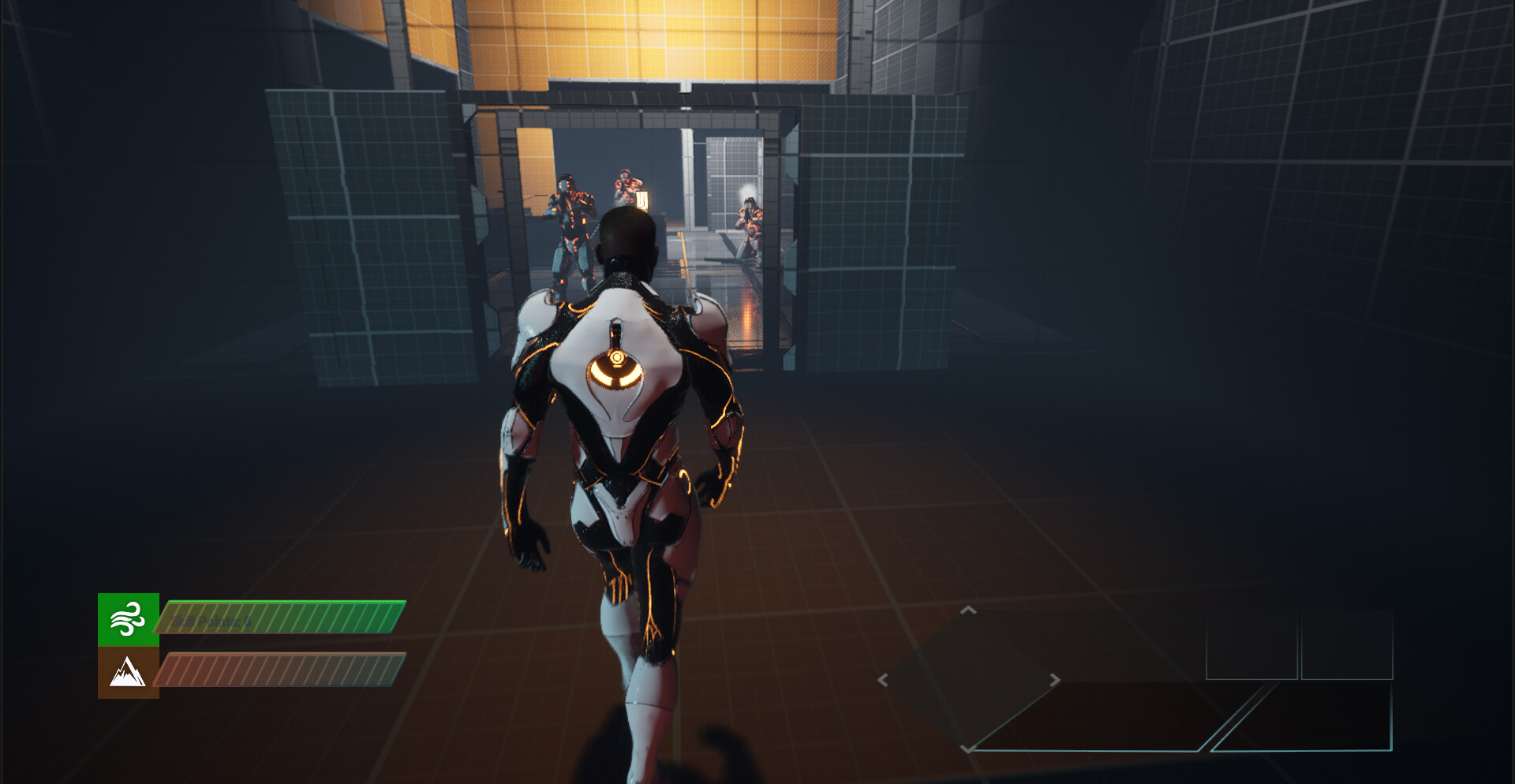This screenshot has height=784, width=1515.
Task: Click the left chevron of the diamond minimap
Action: [x=883, y=680]
